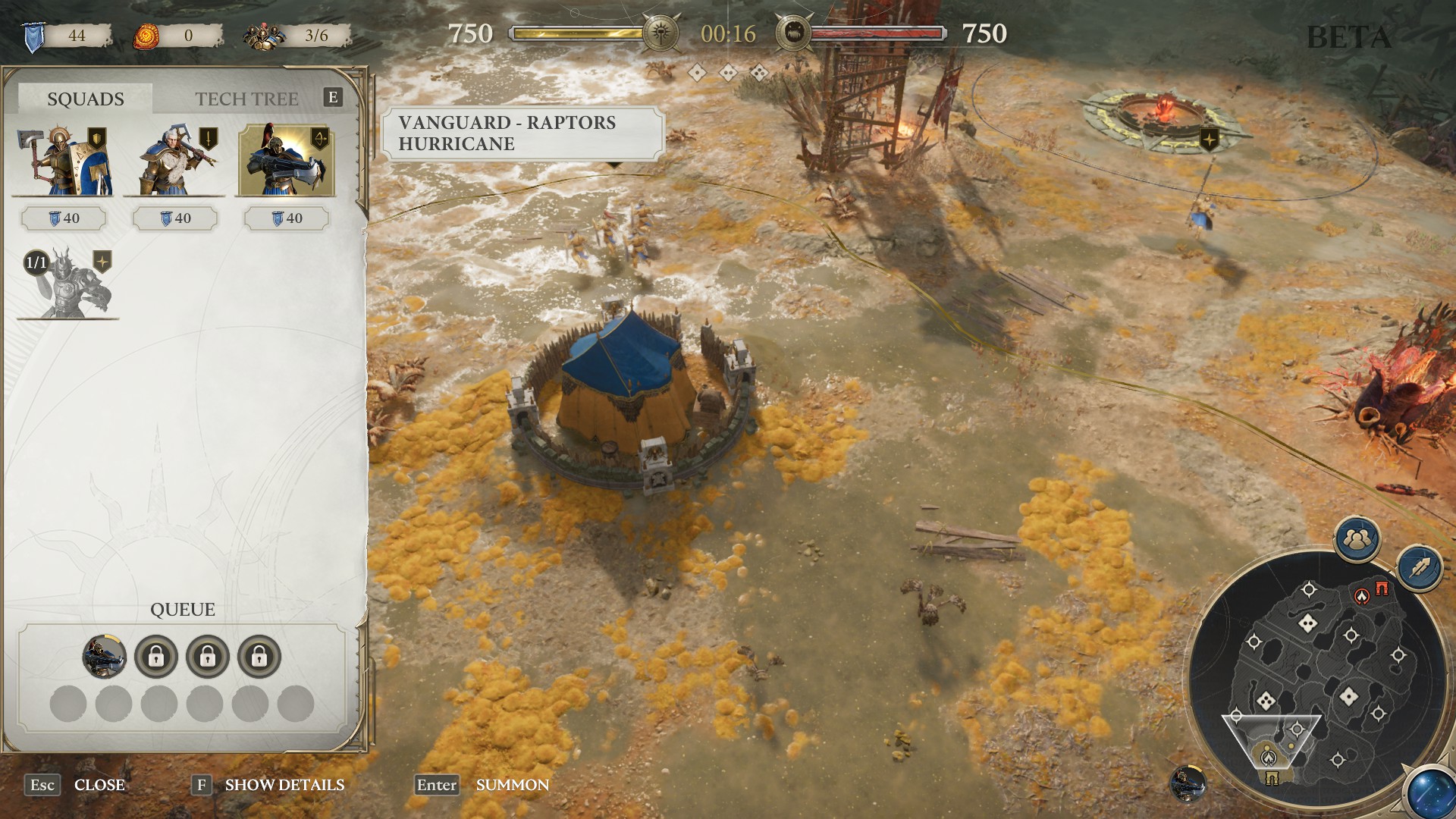Click the Show Details option
This screenshot has width=1456, height=819.
(x=284, y=785)
